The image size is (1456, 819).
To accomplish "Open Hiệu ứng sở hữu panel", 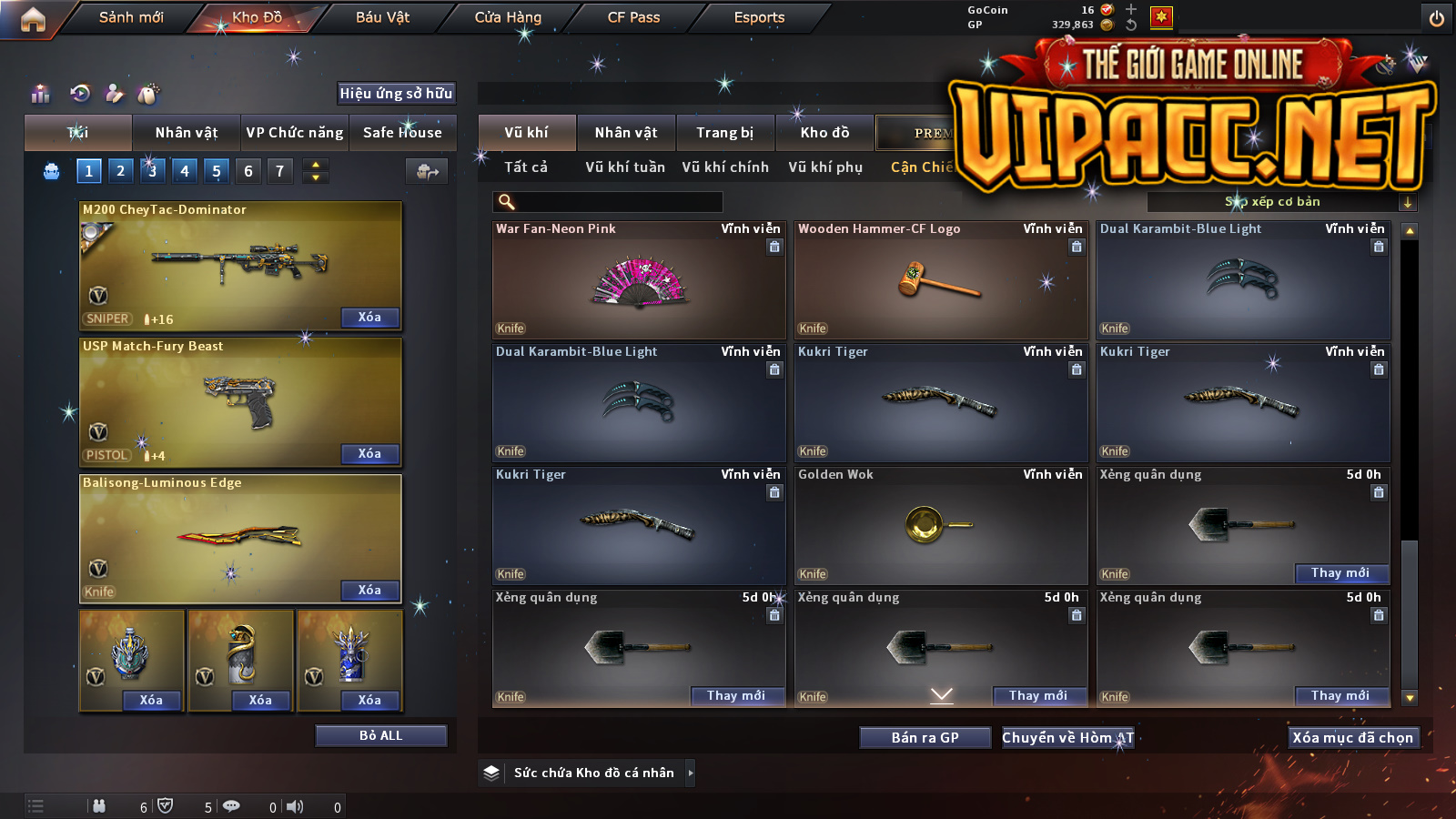I will 396,93.
